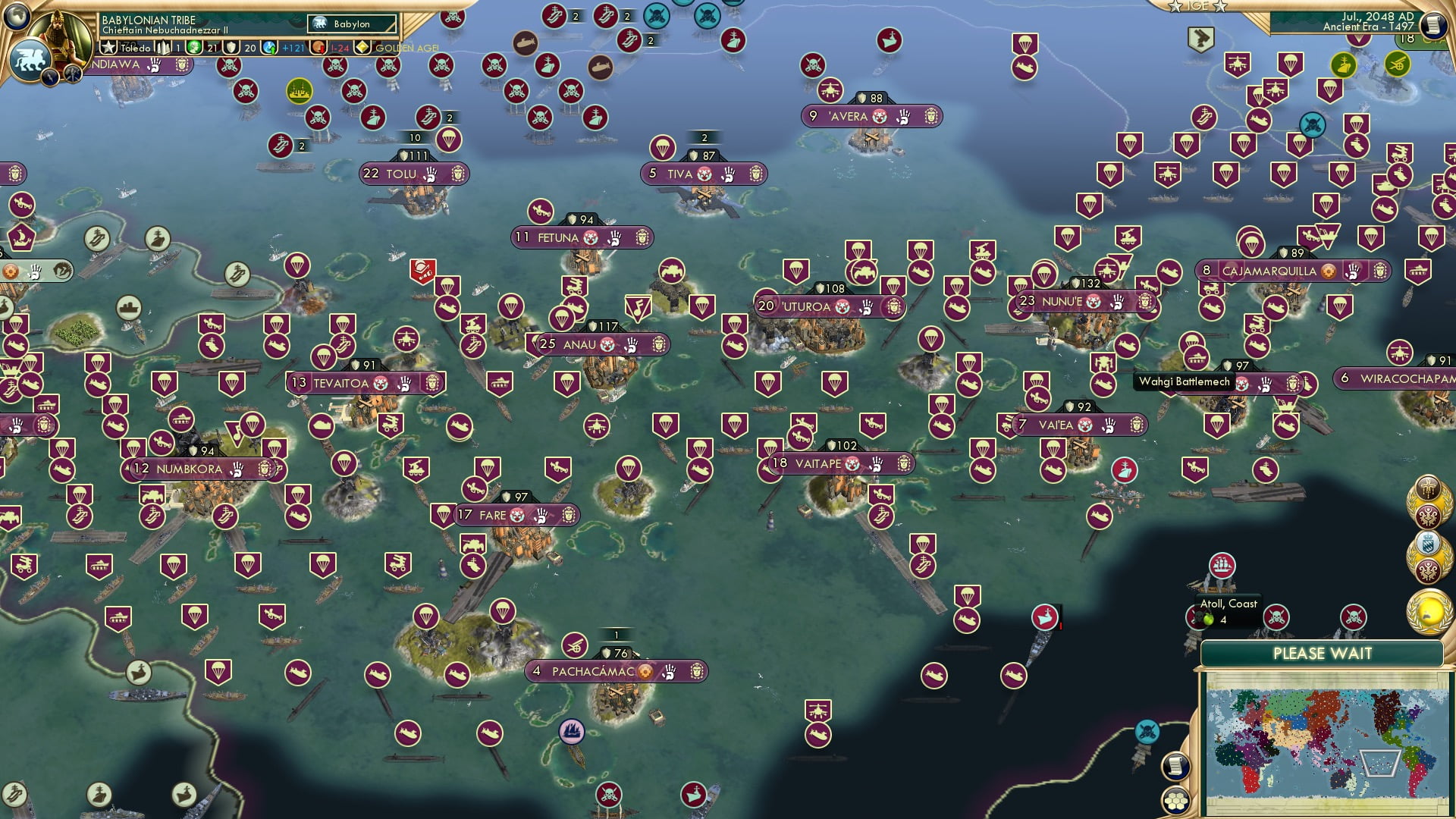Click a star next to the IGE label
Screen dimensions: 1456x819
1176,6
